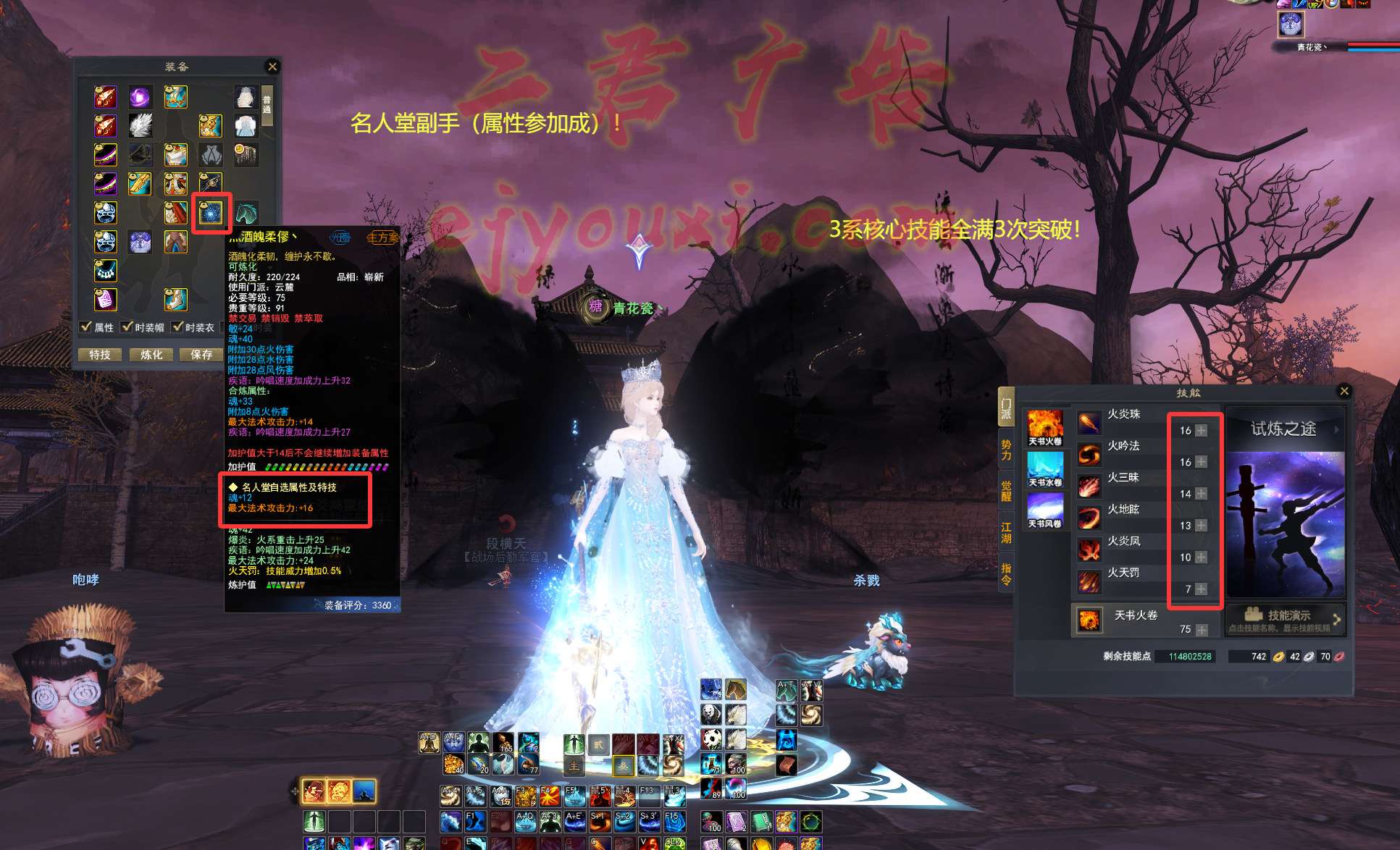Click the 特技 button
The height and width of the screenshot is (850, 1400).
pos(100,355)
